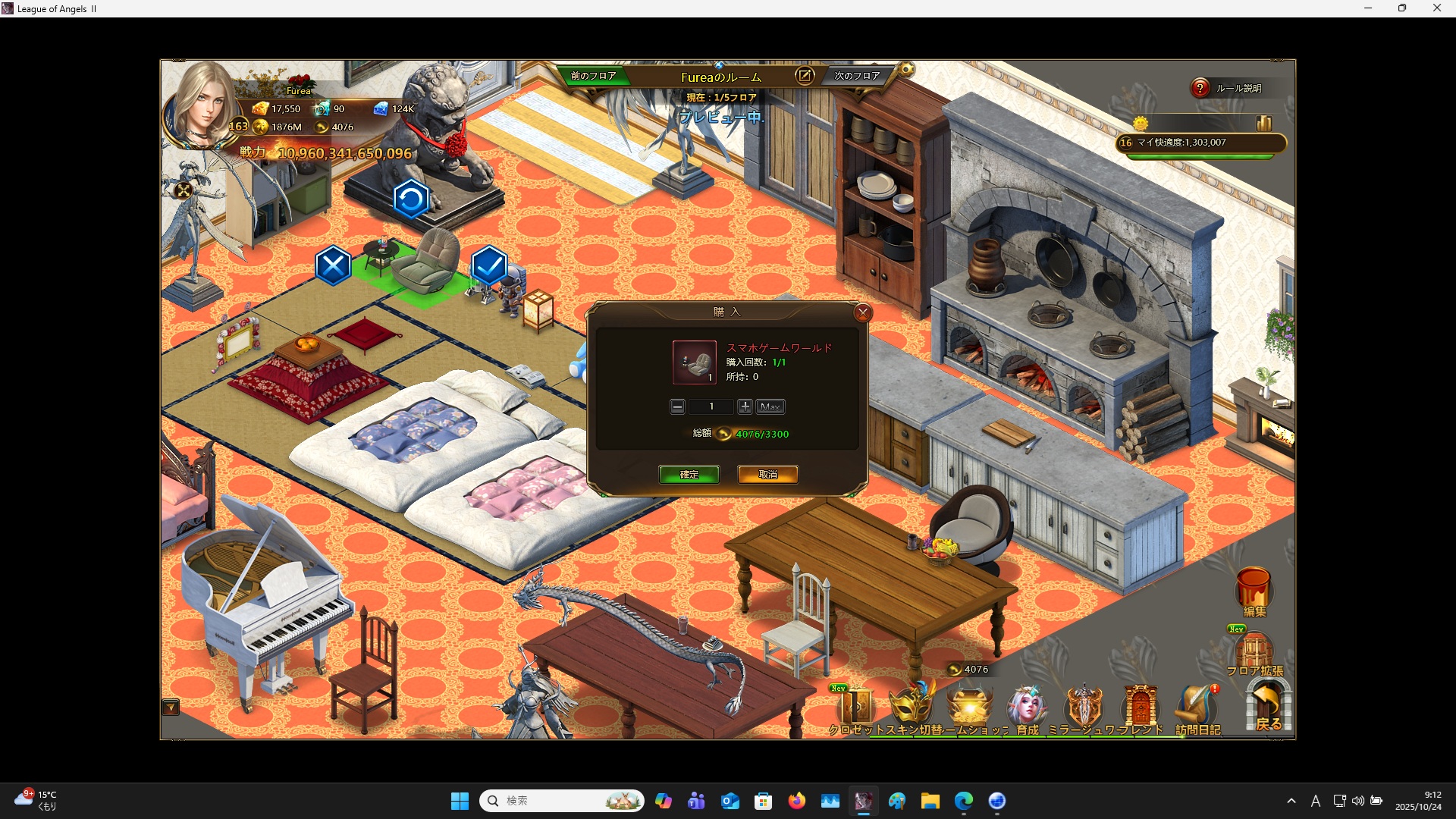Viewport: 1456px width, 819px height.
Task: Edit the room name with the pencil icon
Action: coord(804,76)
